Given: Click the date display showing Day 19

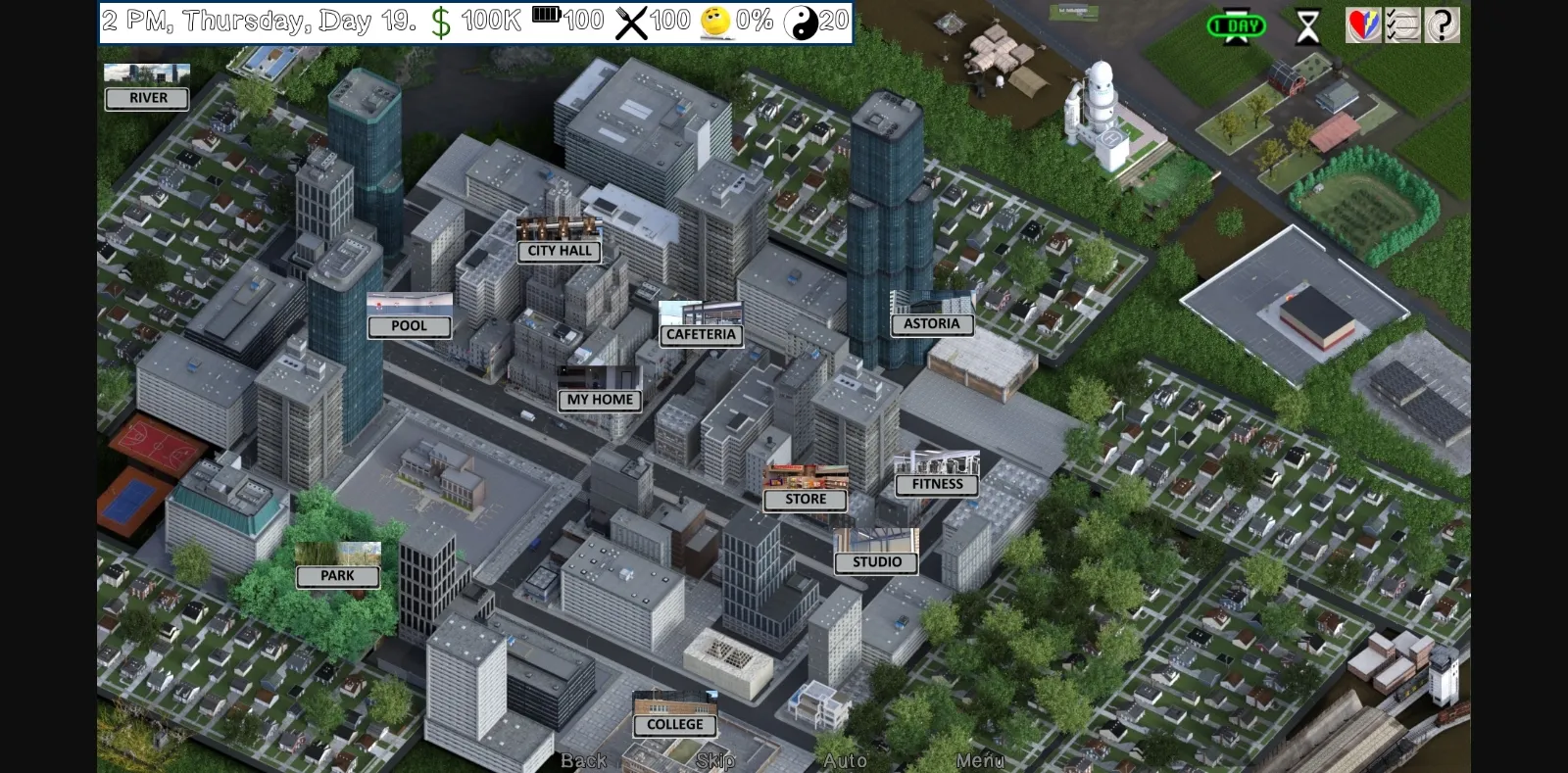Looking at the screenshot, I should [x=255, y=19].
